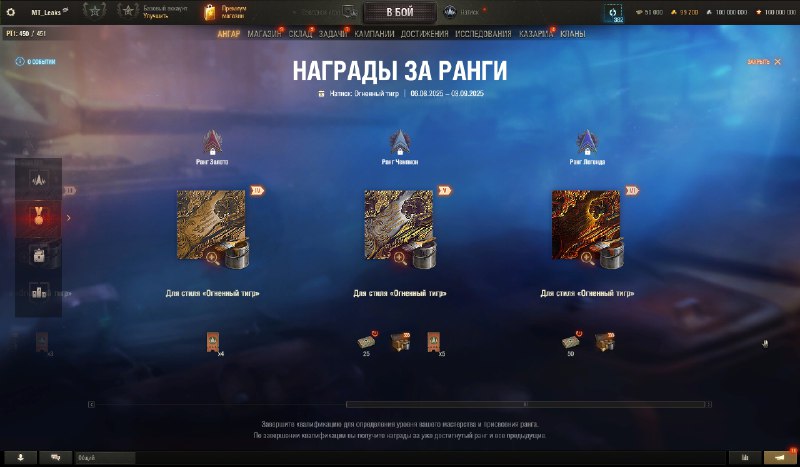Open the «МАГАЗИН» tab

coord(264,33)
